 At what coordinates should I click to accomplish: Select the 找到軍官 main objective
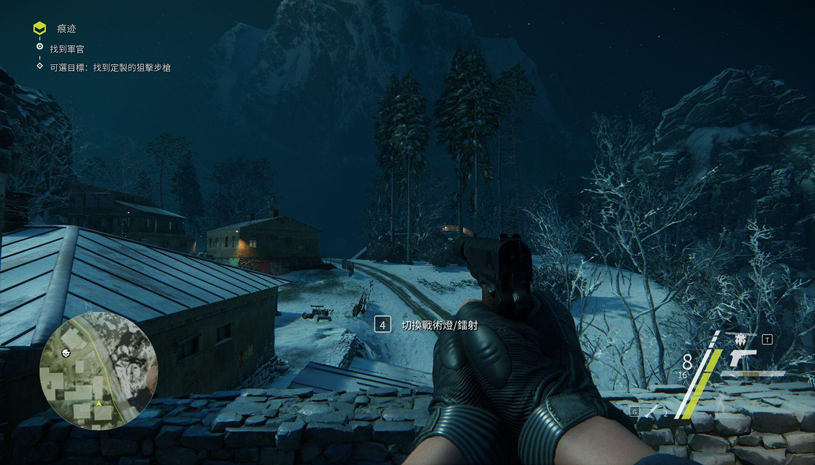[67, 48]
